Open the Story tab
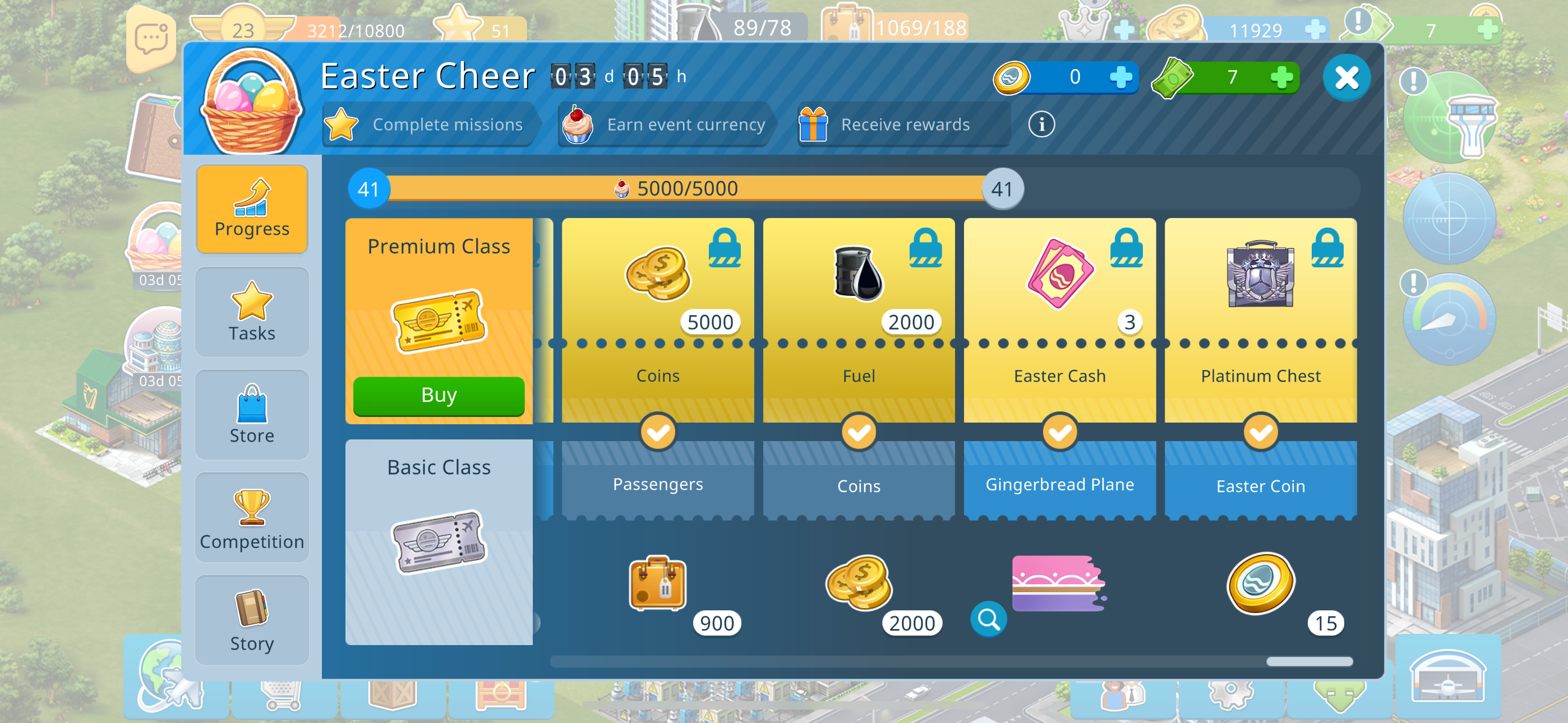Screen dimensions: 1568x723 point(252,620)
